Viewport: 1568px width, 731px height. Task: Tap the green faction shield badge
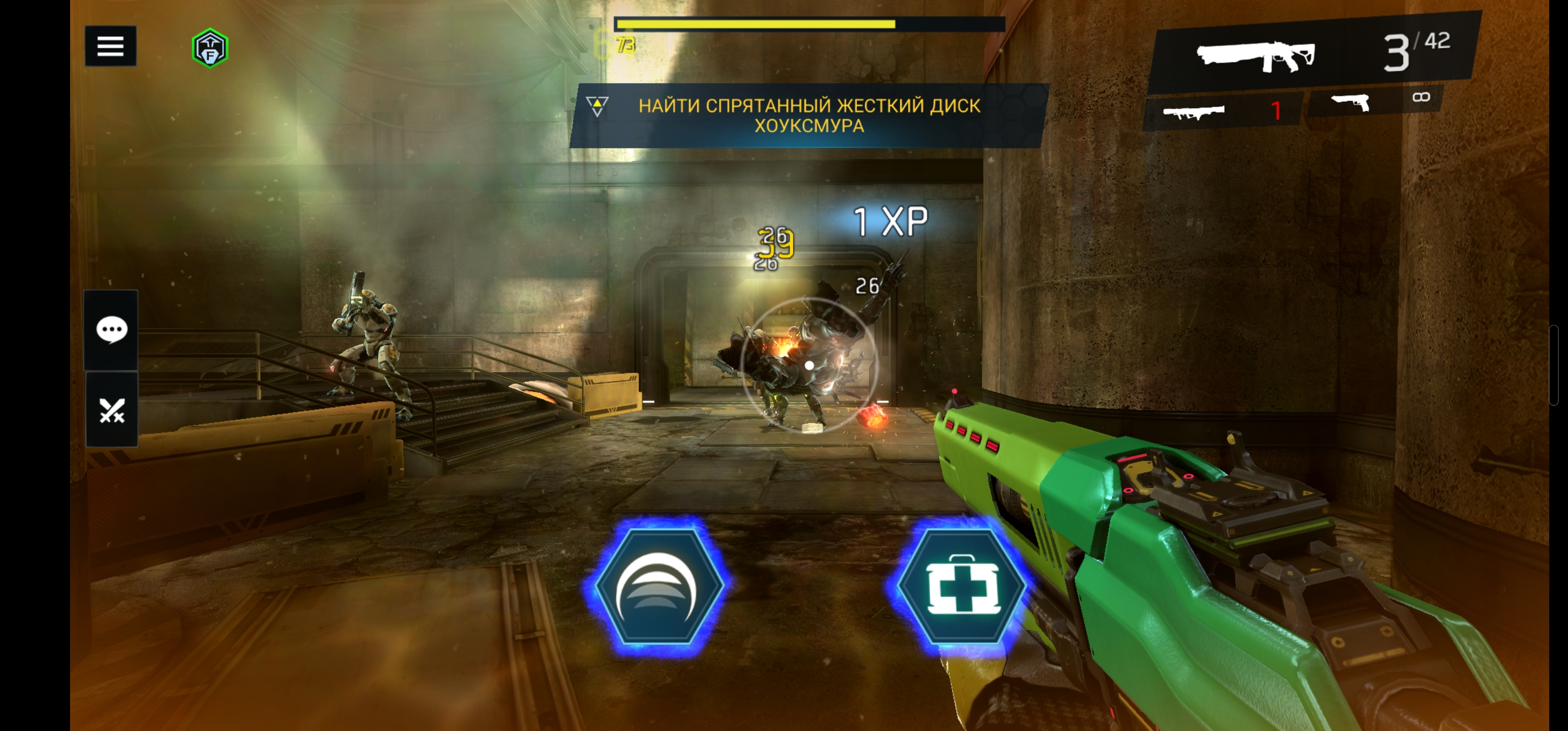pos(210,48)
